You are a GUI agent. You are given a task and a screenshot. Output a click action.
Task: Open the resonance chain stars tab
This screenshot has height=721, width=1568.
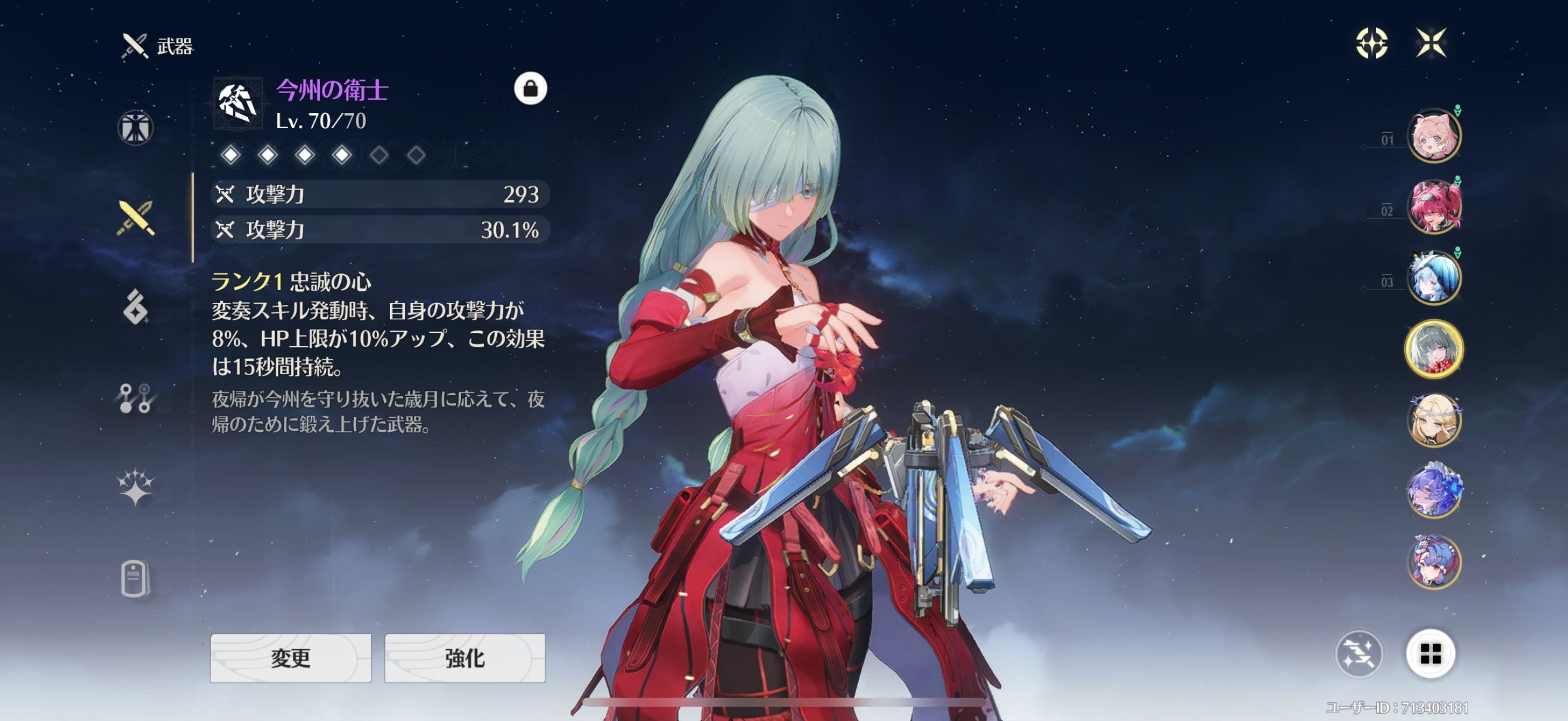tap(135, 487)
